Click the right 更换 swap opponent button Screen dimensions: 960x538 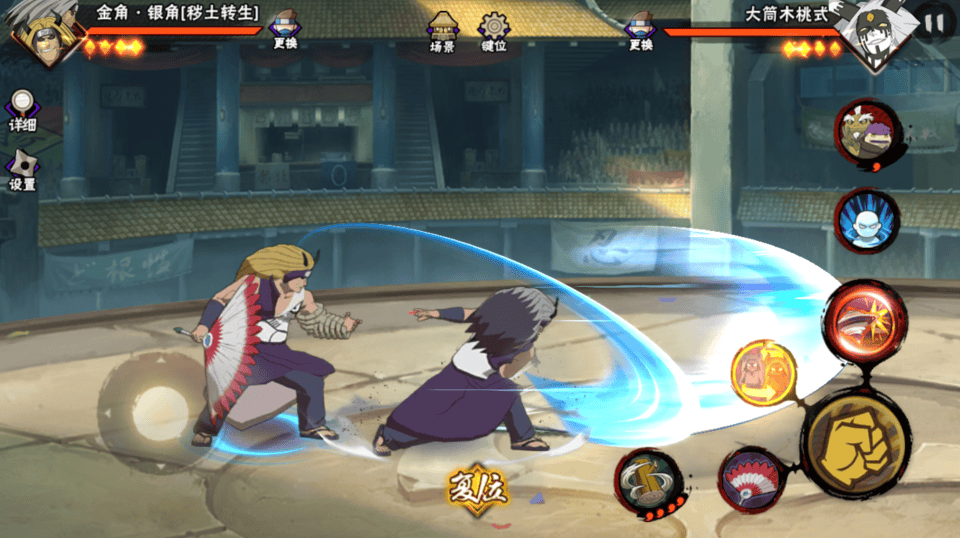tap(641, 30)
